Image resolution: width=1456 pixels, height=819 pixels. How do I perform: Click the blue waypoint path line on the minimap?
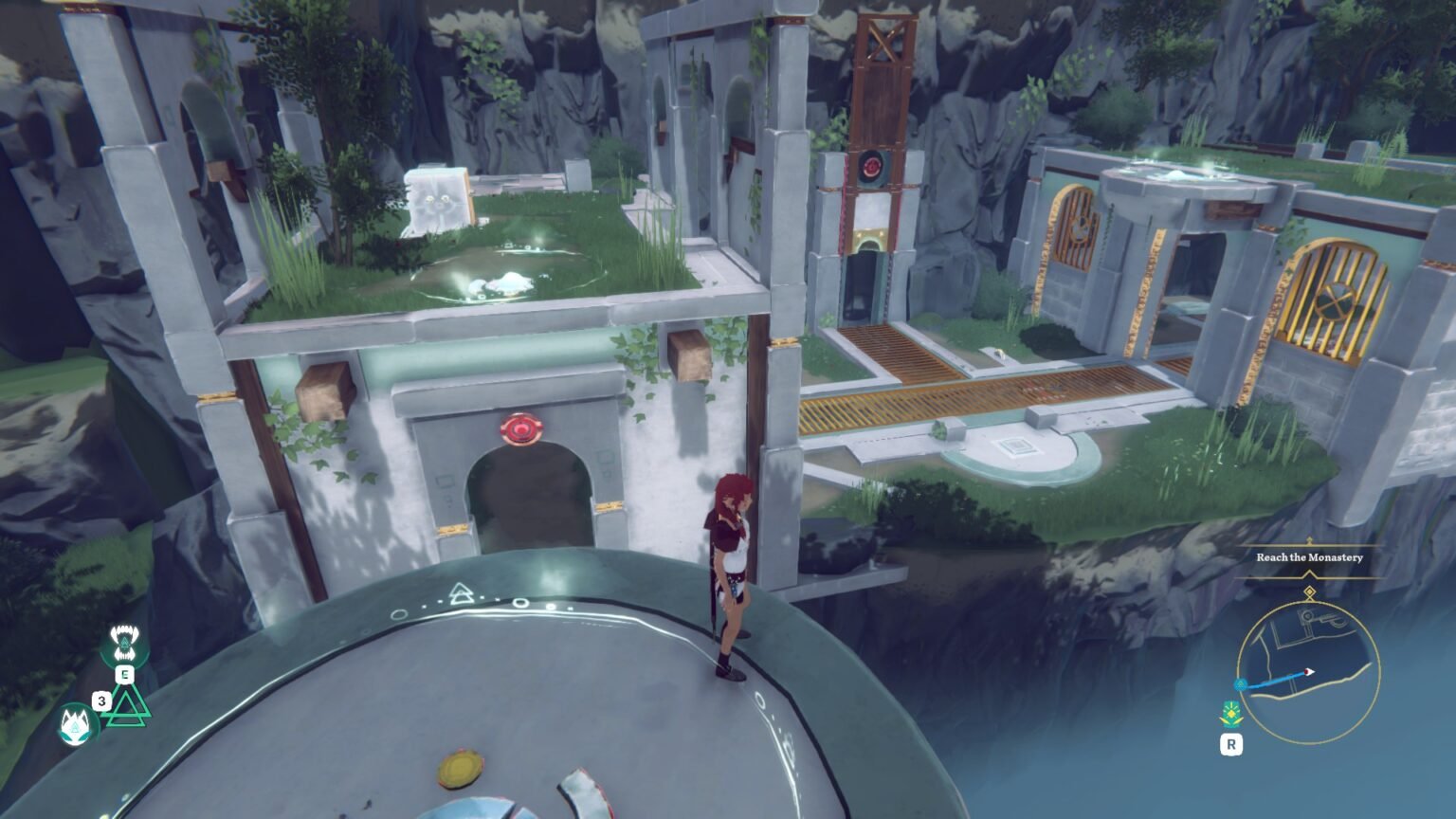pos(1278,681)
